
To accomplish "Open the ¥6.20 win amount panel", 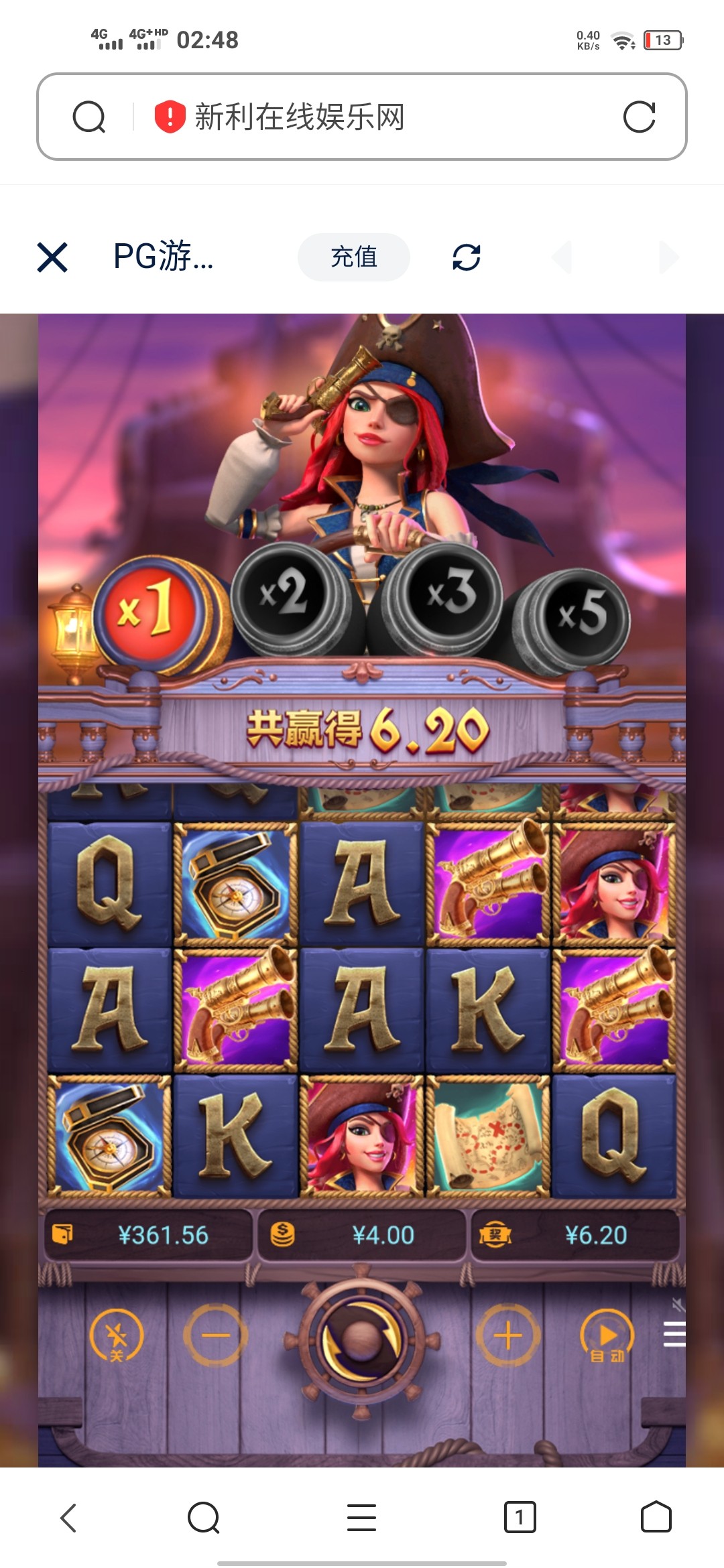I will coord(575,1235).
